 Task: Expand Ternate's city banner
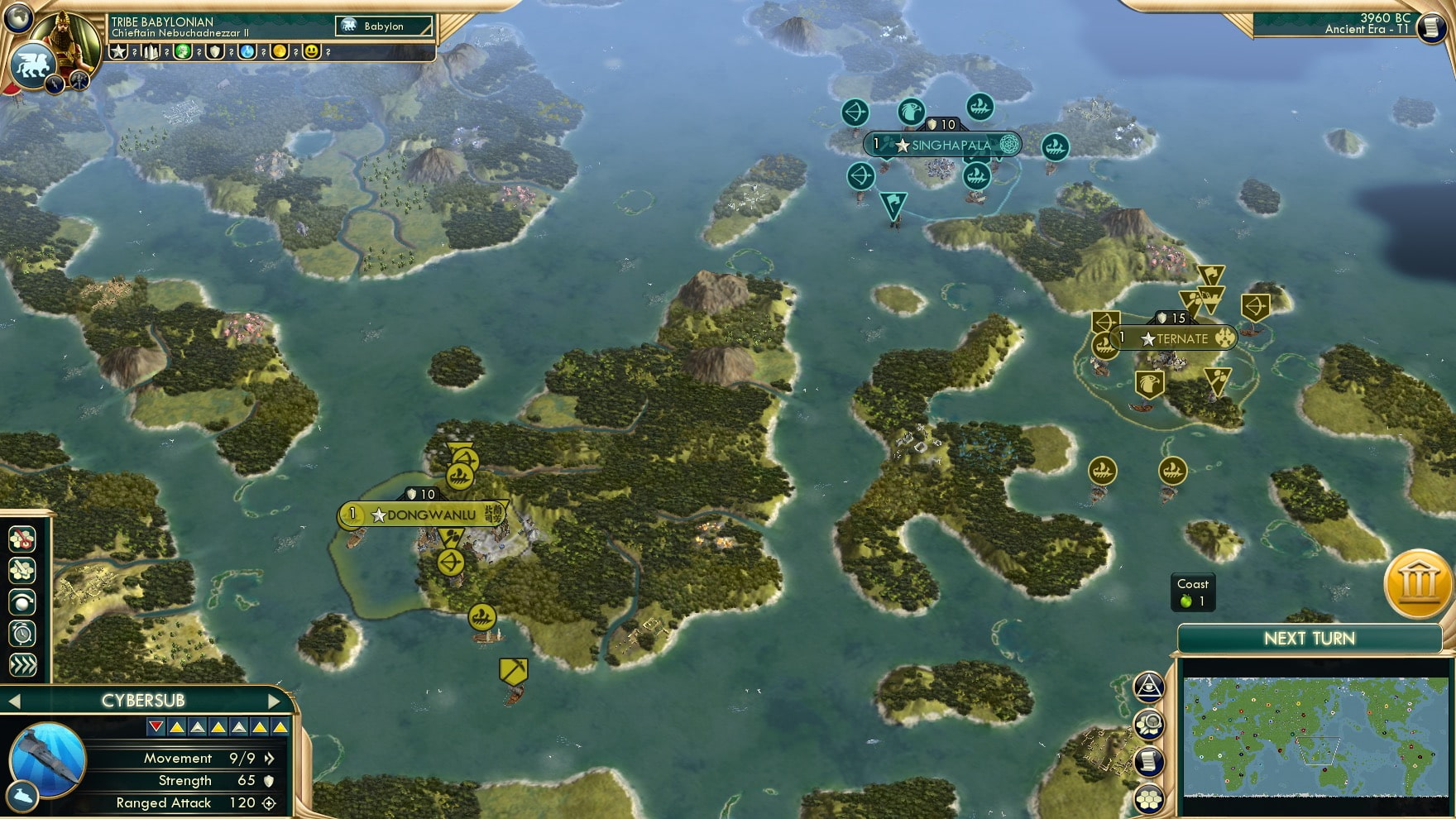tap(1179, 337)
